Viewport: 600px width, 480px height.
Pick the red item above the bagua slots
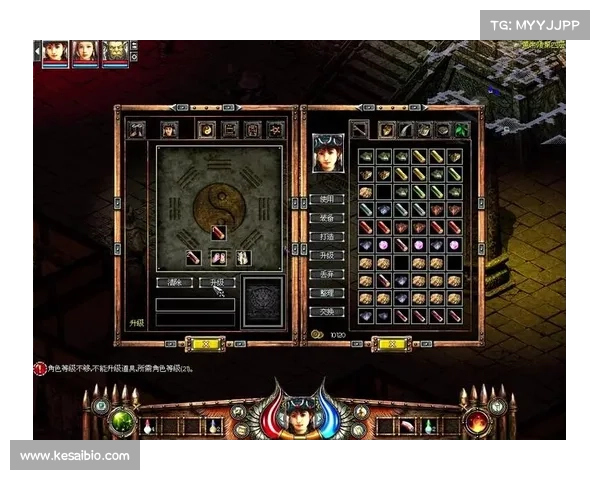pyautogui.click(x=219, y=233)
